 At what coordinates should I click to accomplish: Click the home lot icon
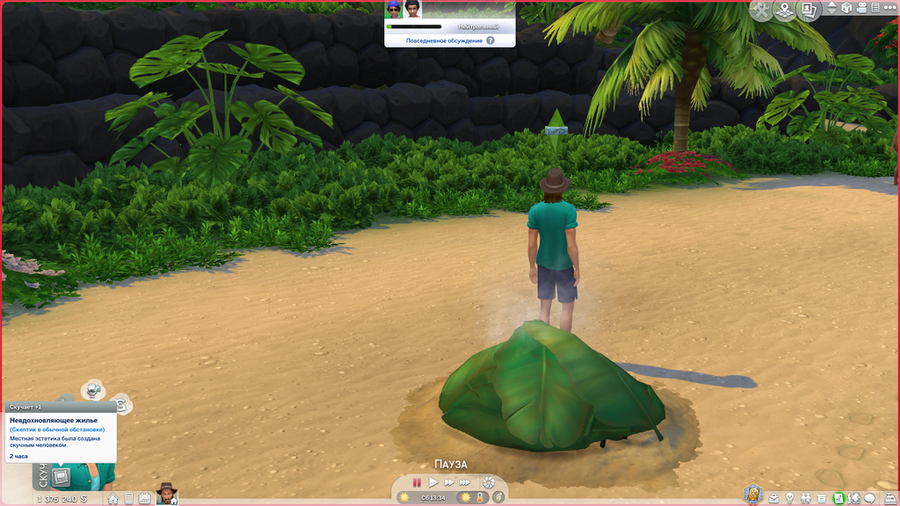click(x=114, y=497)
